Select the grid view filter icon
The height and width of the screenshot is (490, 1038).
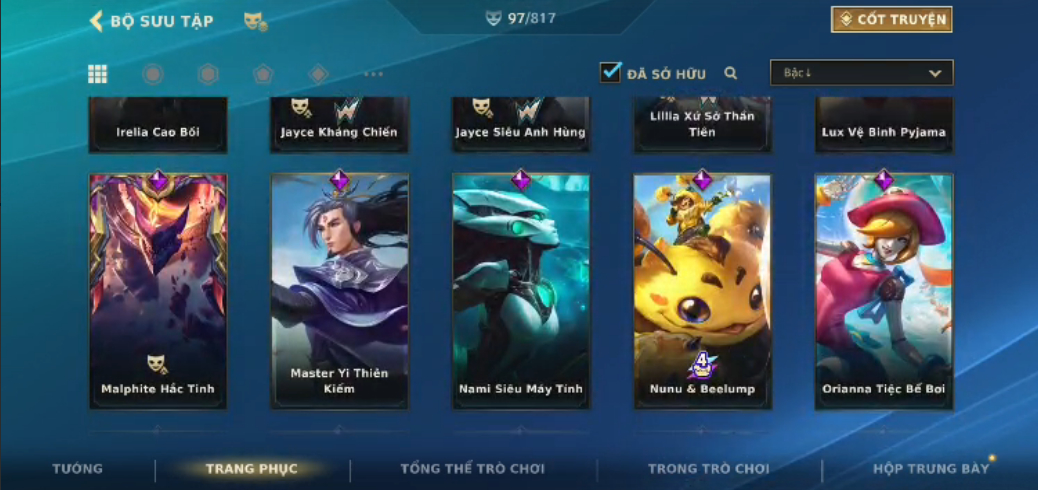[98, 74]
